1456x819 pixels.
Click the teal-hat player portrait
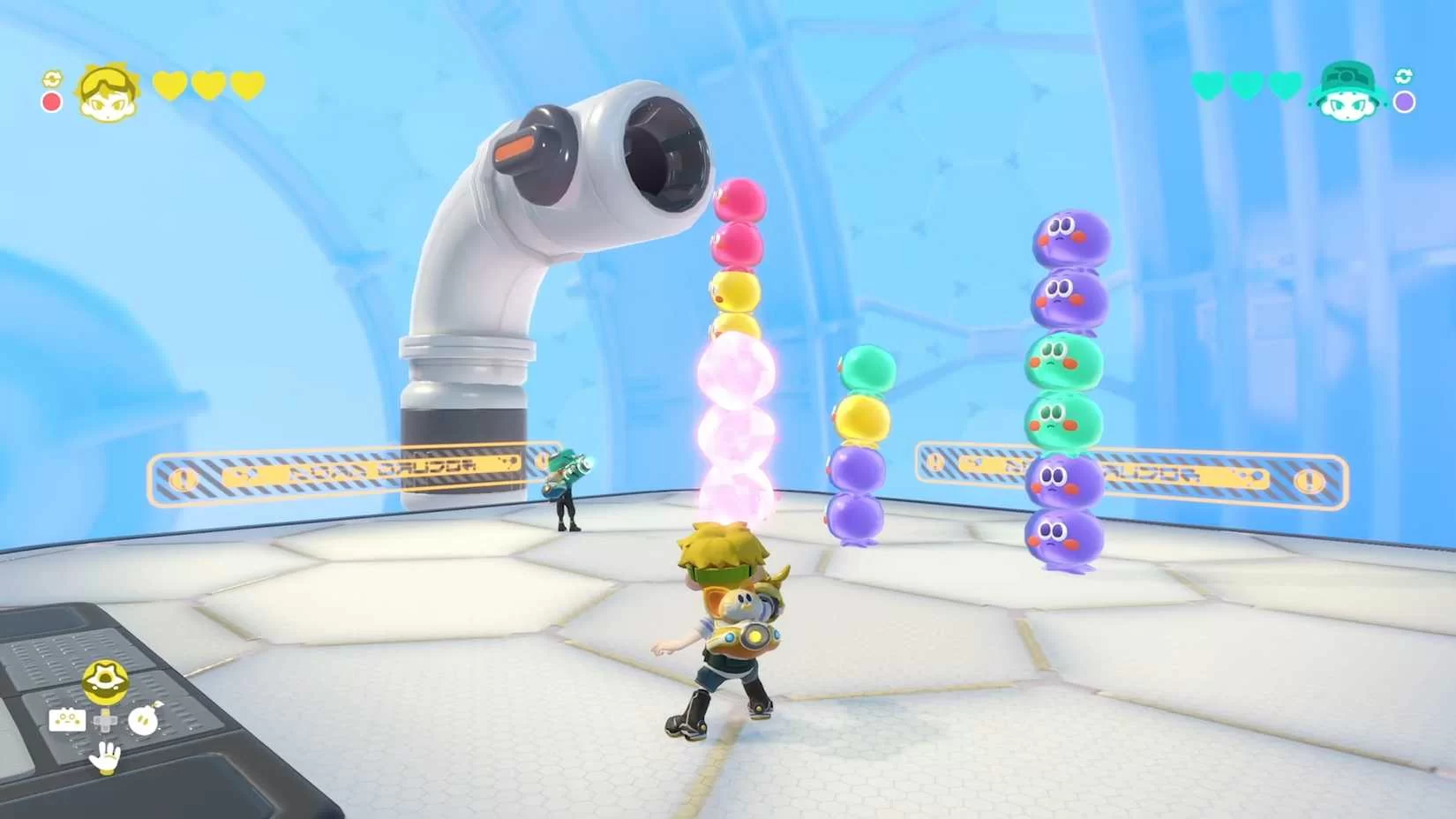(1347, 91)
